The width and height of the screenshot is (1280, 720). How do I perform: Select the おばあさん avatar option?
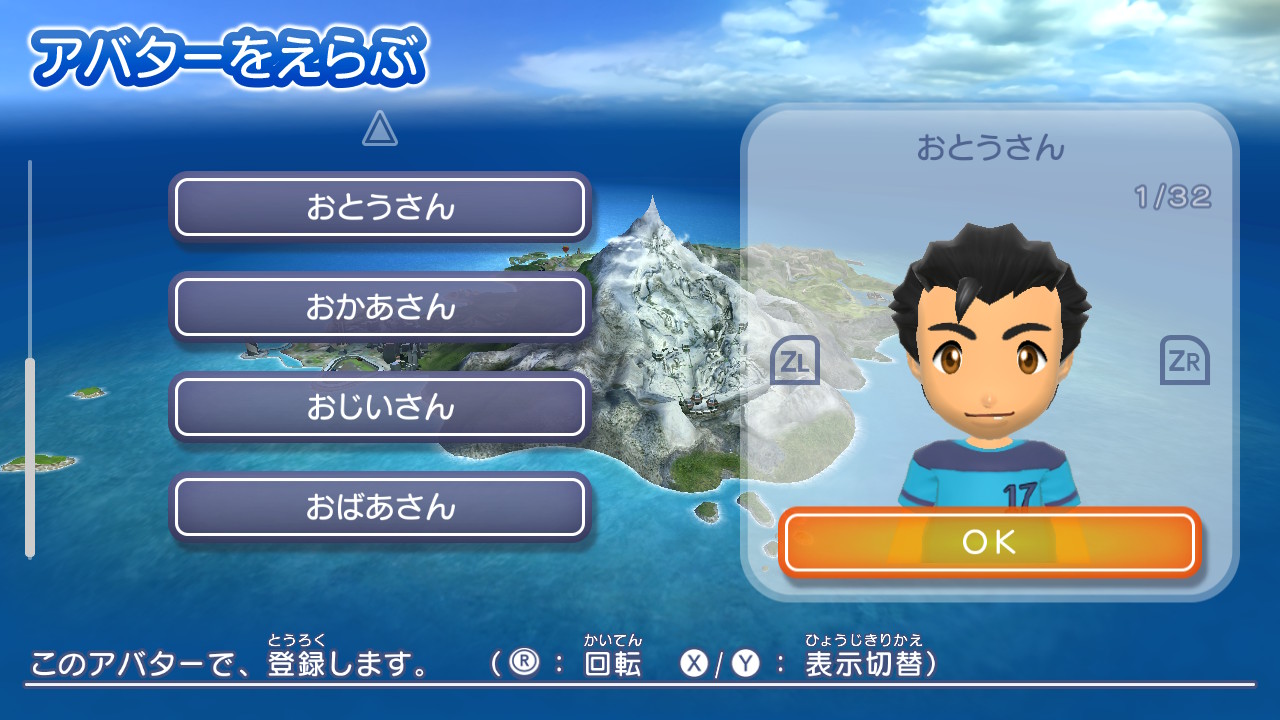380,507
